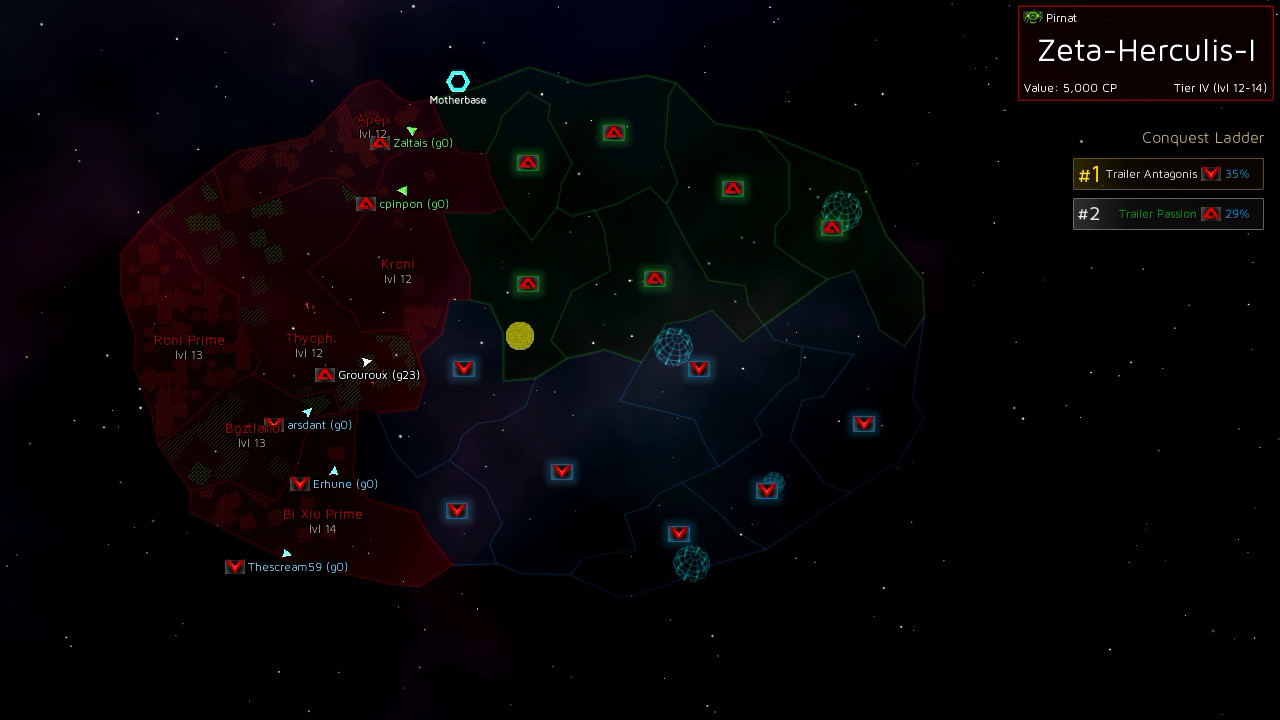
Task: Select the Motherbase hexagon marker
Action: (457, 82)
